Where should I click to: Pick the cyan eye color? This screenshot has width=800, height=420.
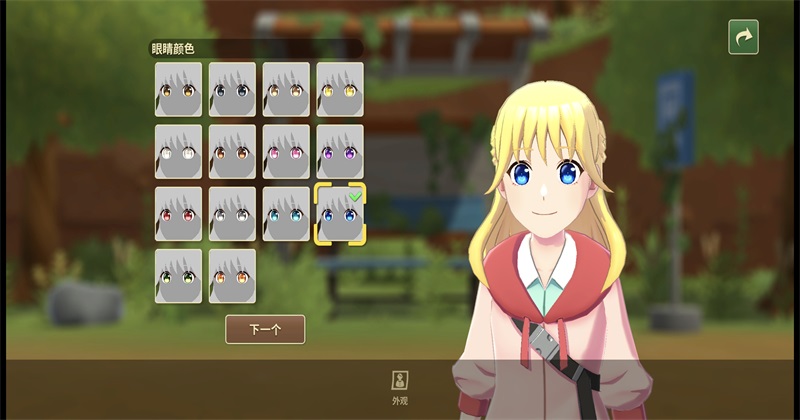click(286, 214)
